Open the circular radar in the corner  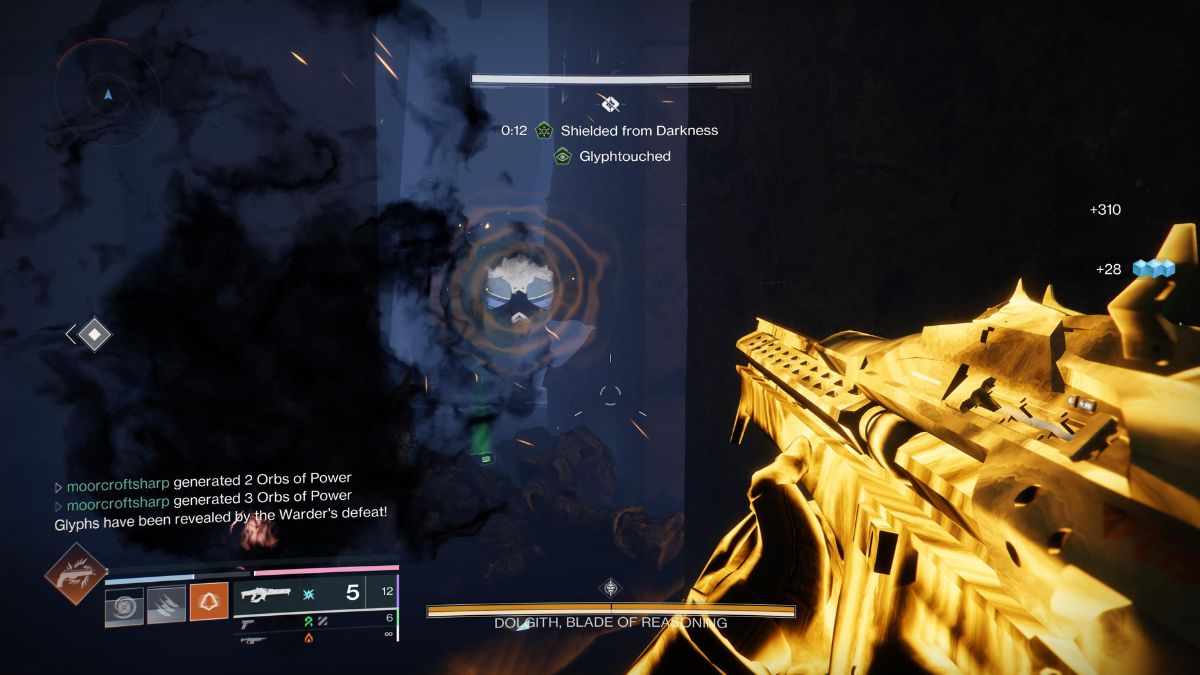[x=108, y=96]
